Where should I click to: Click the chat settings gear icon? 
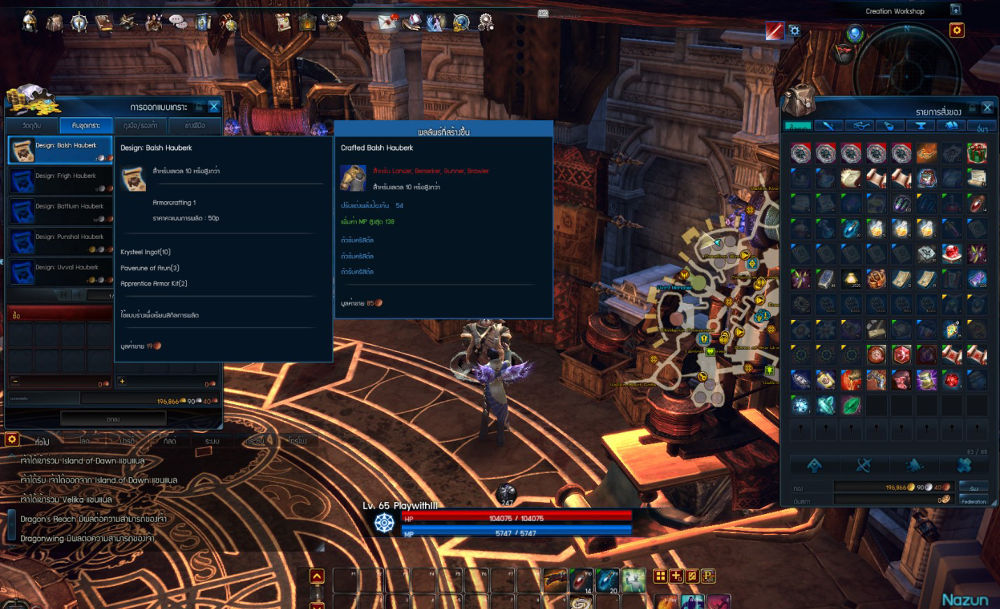[12, 439]
